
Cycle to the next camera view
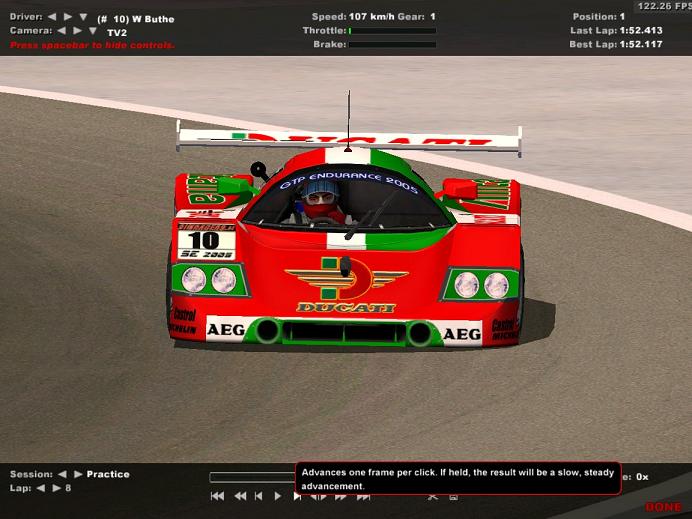[x=76, y=31]
